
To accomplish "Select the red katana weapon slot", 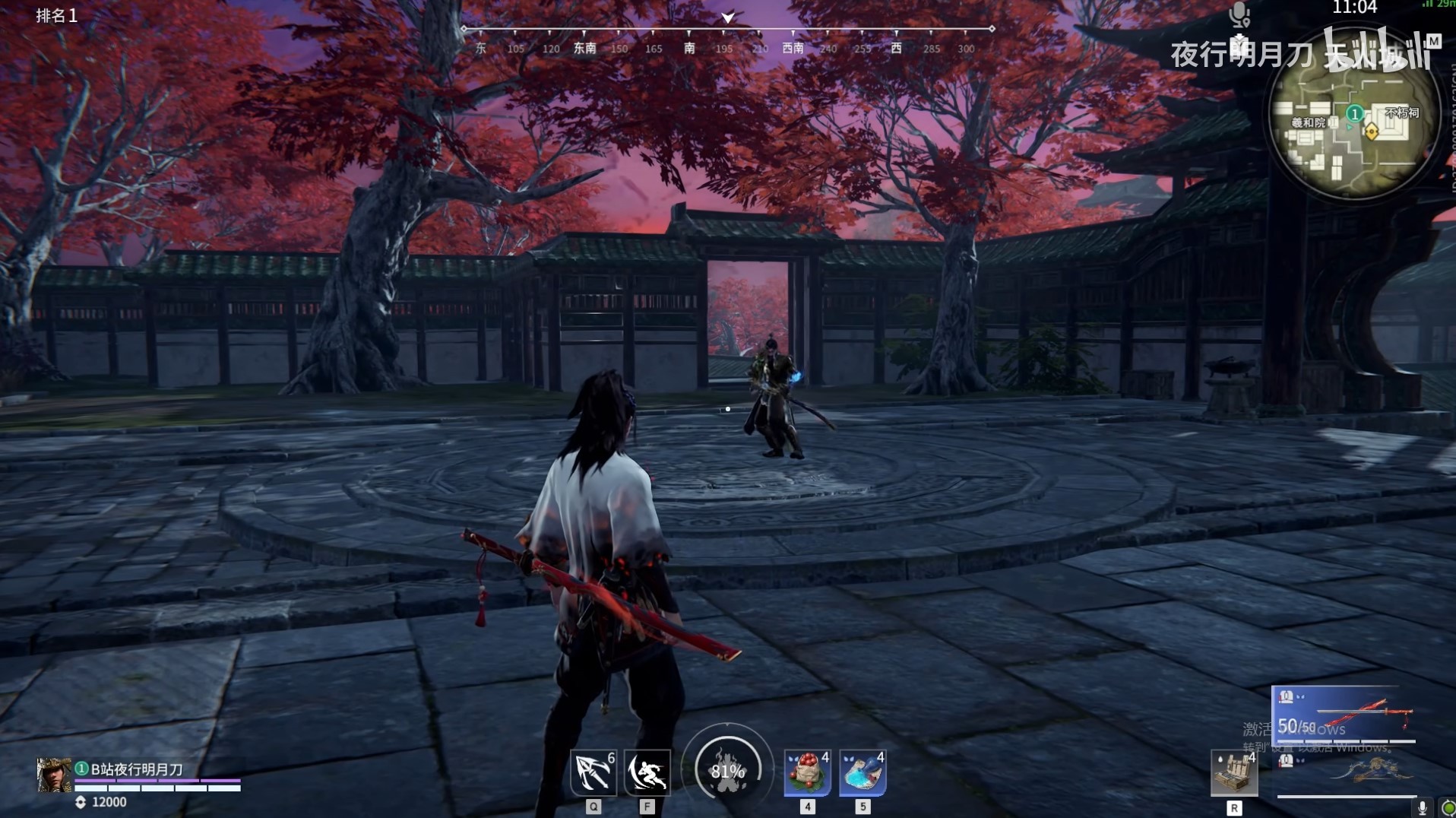I will (1343, 715).
